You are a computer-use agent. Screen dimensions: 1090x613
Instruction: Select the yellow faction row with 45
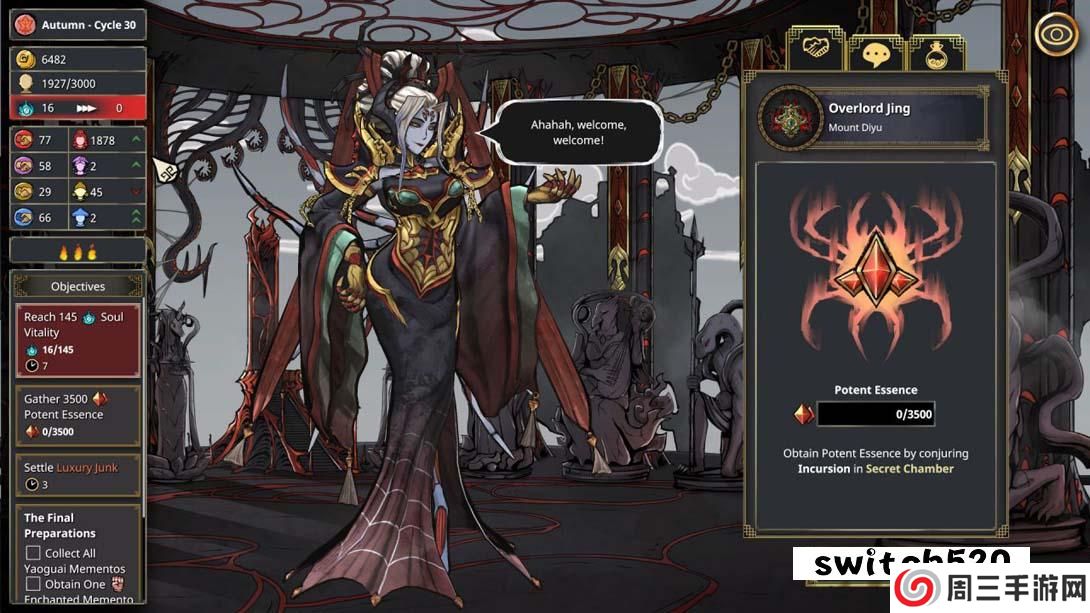click(x=107, y=192)
